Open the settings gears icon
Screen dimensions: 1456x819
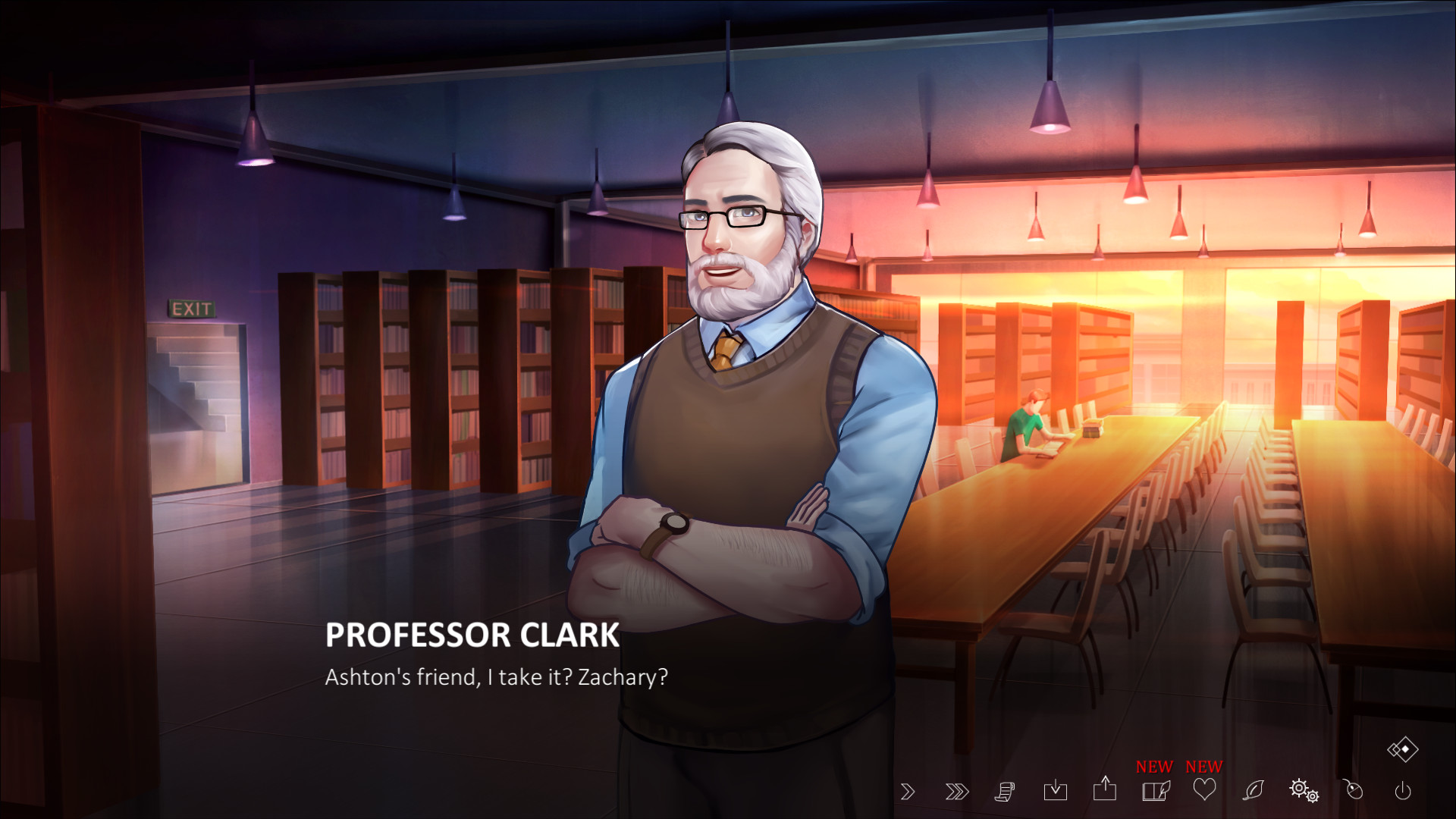[x=1304, y=792]
